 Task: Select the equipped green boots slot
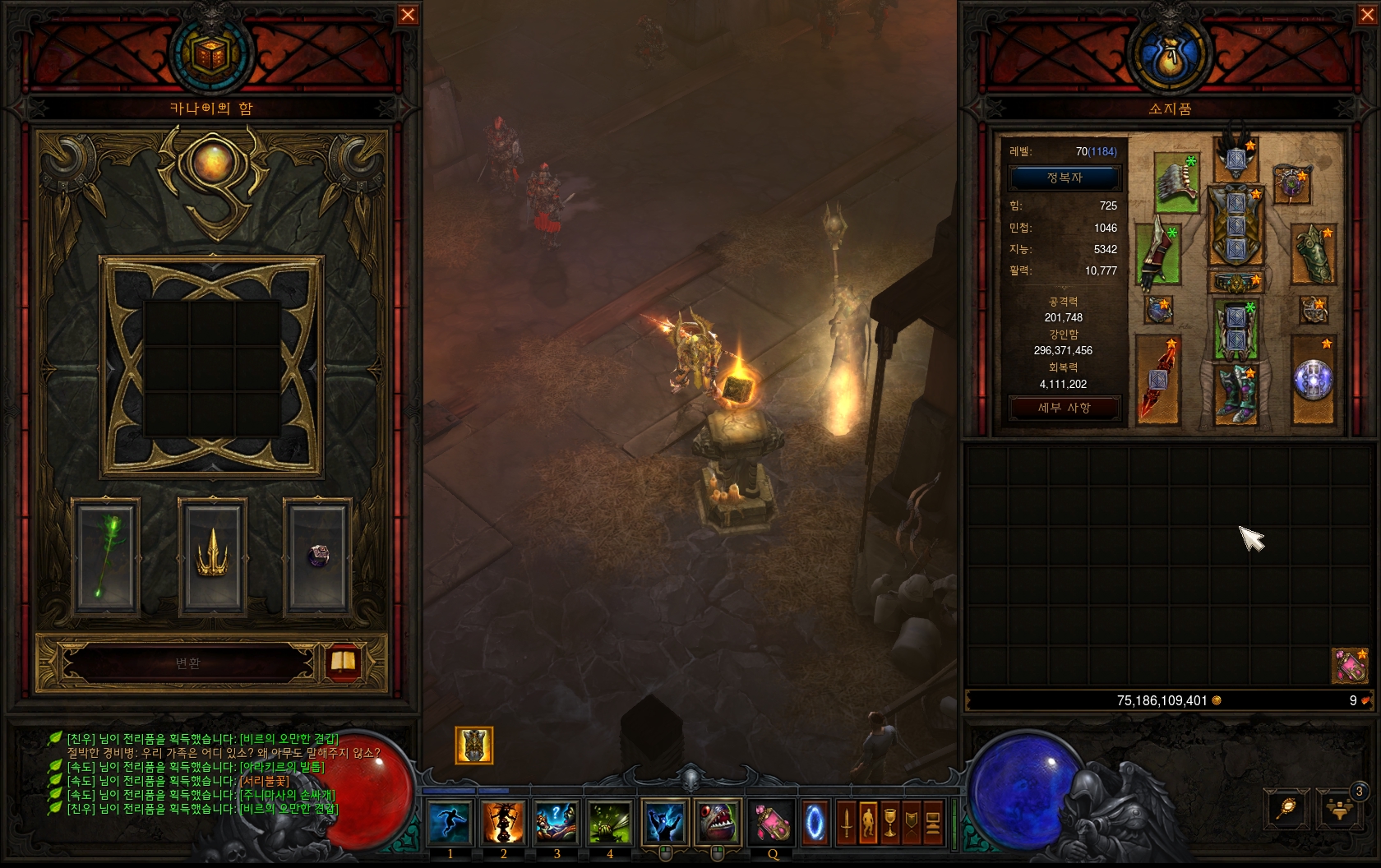pos(1236,394)
